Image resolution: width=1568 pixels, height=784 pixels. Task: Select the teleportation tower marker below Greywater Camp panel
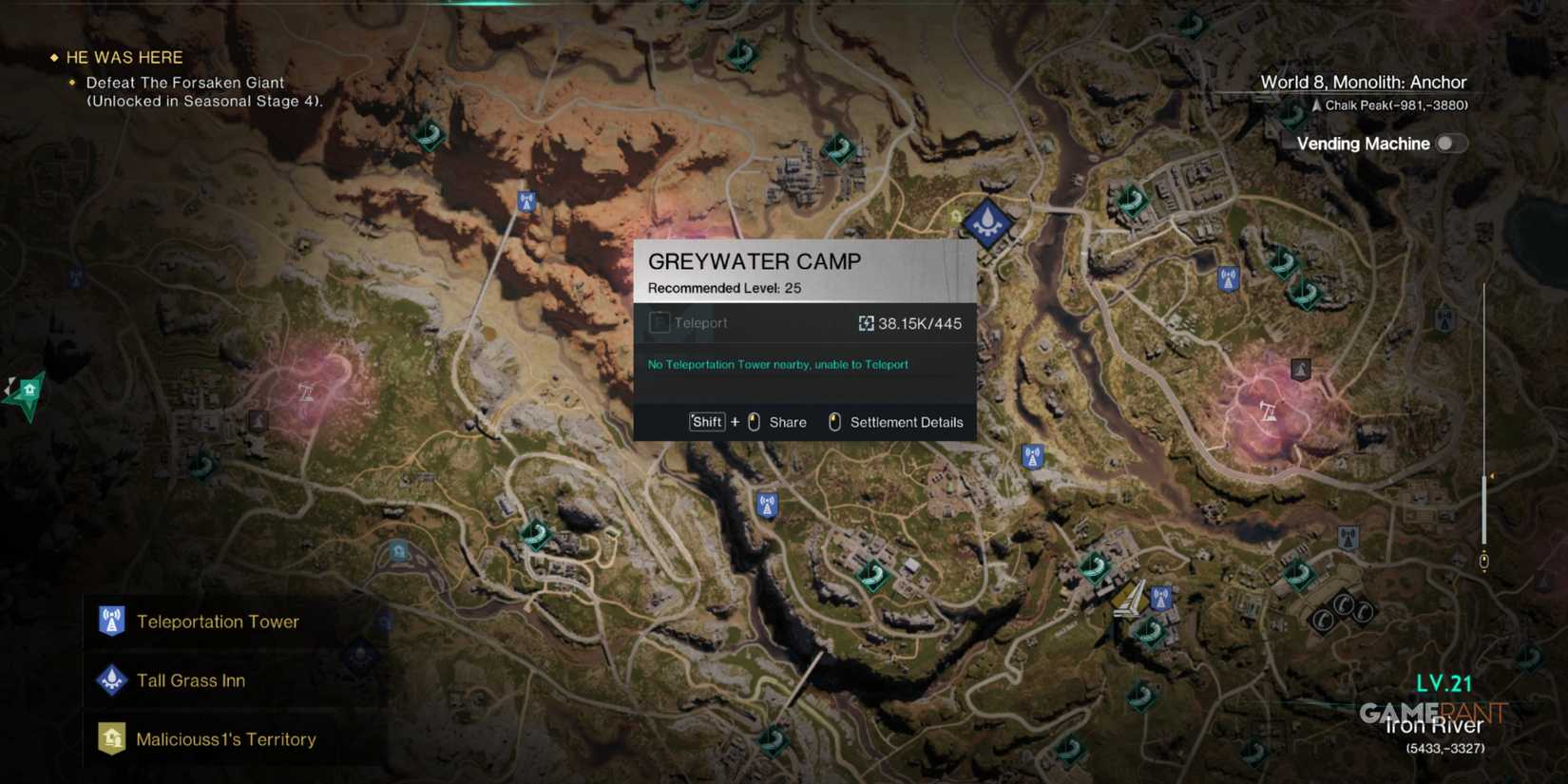[x=766, y=505]
